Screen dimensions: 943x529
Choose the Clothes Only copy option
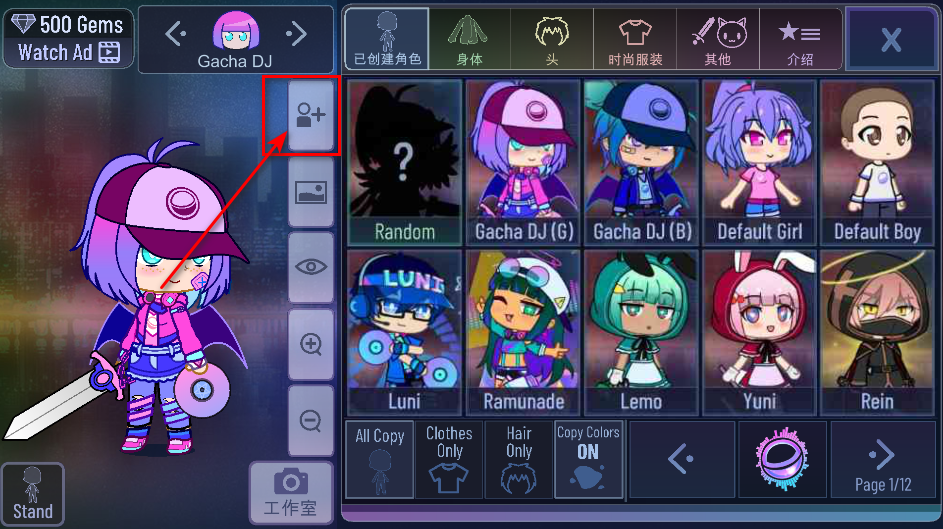click(x=449, y=459)
